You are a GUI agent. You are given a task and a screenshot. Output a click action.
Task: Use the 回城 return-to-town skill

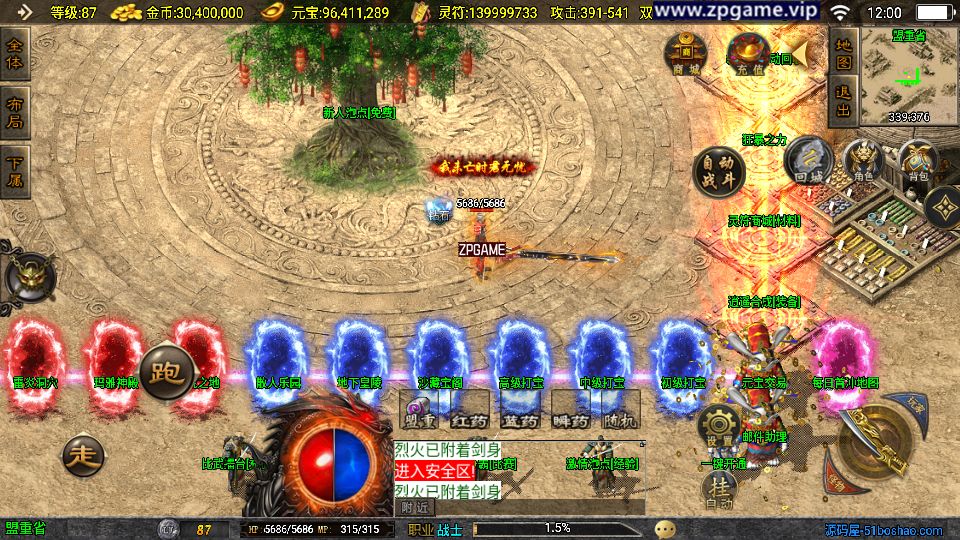pyautogui.click(x=804, y=161)
